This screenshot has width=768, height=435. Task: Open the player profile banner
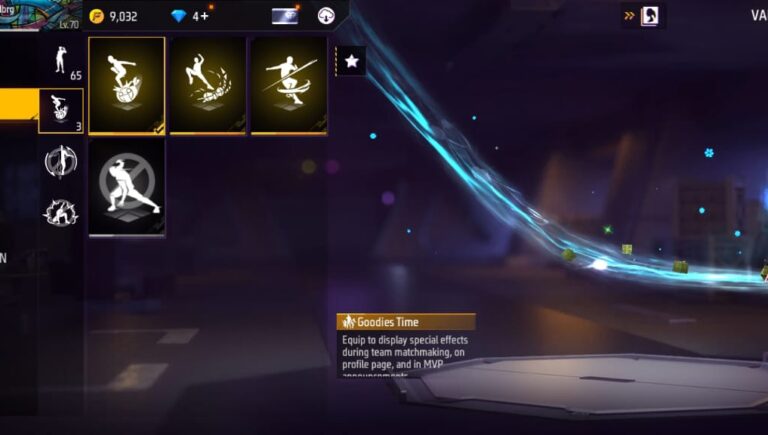[x=38, y=16]
